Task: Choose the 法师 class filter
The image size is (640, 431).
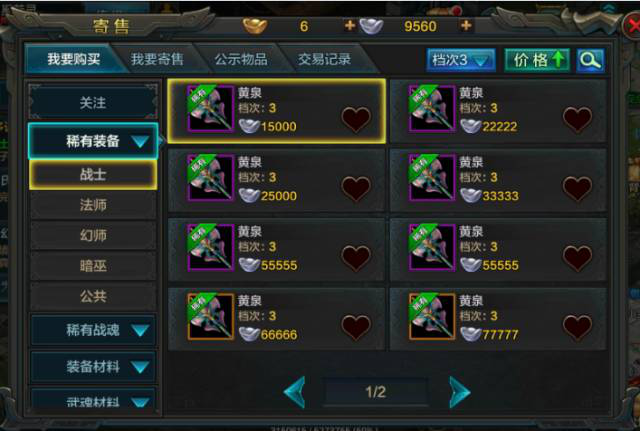Action: 93,205
